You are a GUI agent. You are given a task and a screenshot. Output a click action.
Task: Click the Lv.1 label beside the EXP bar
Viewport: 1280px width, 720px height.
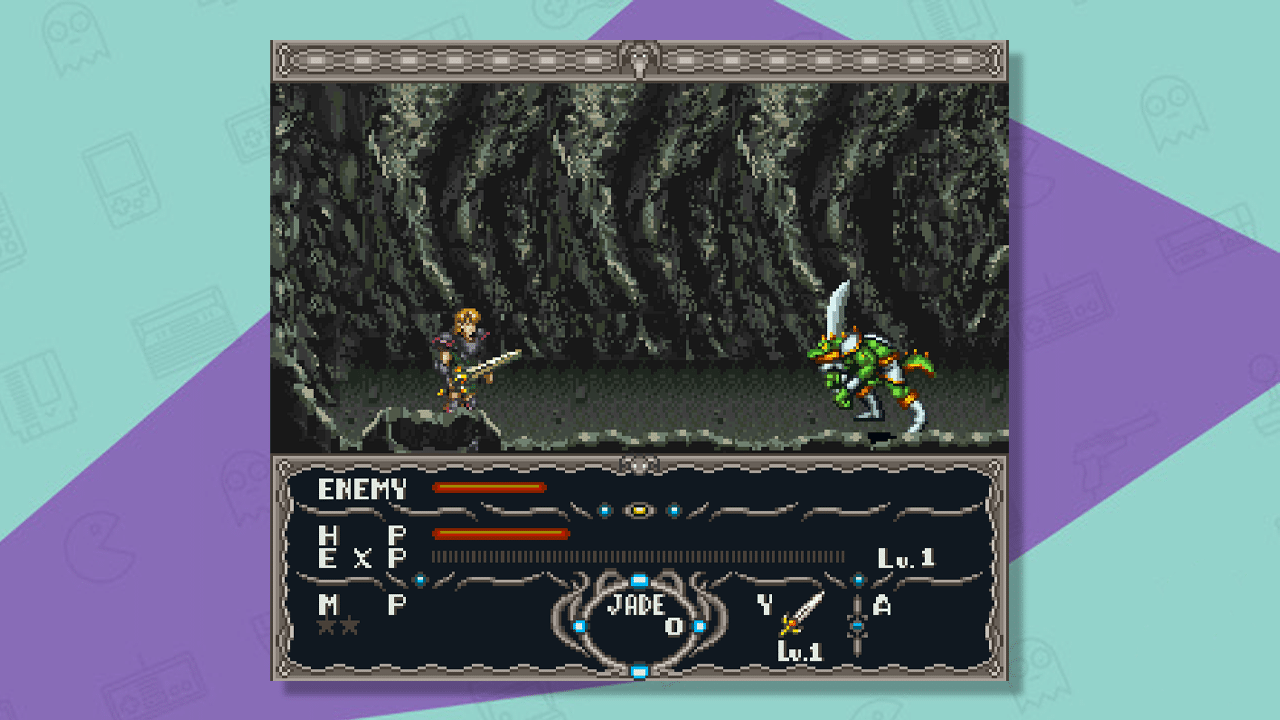907,556
